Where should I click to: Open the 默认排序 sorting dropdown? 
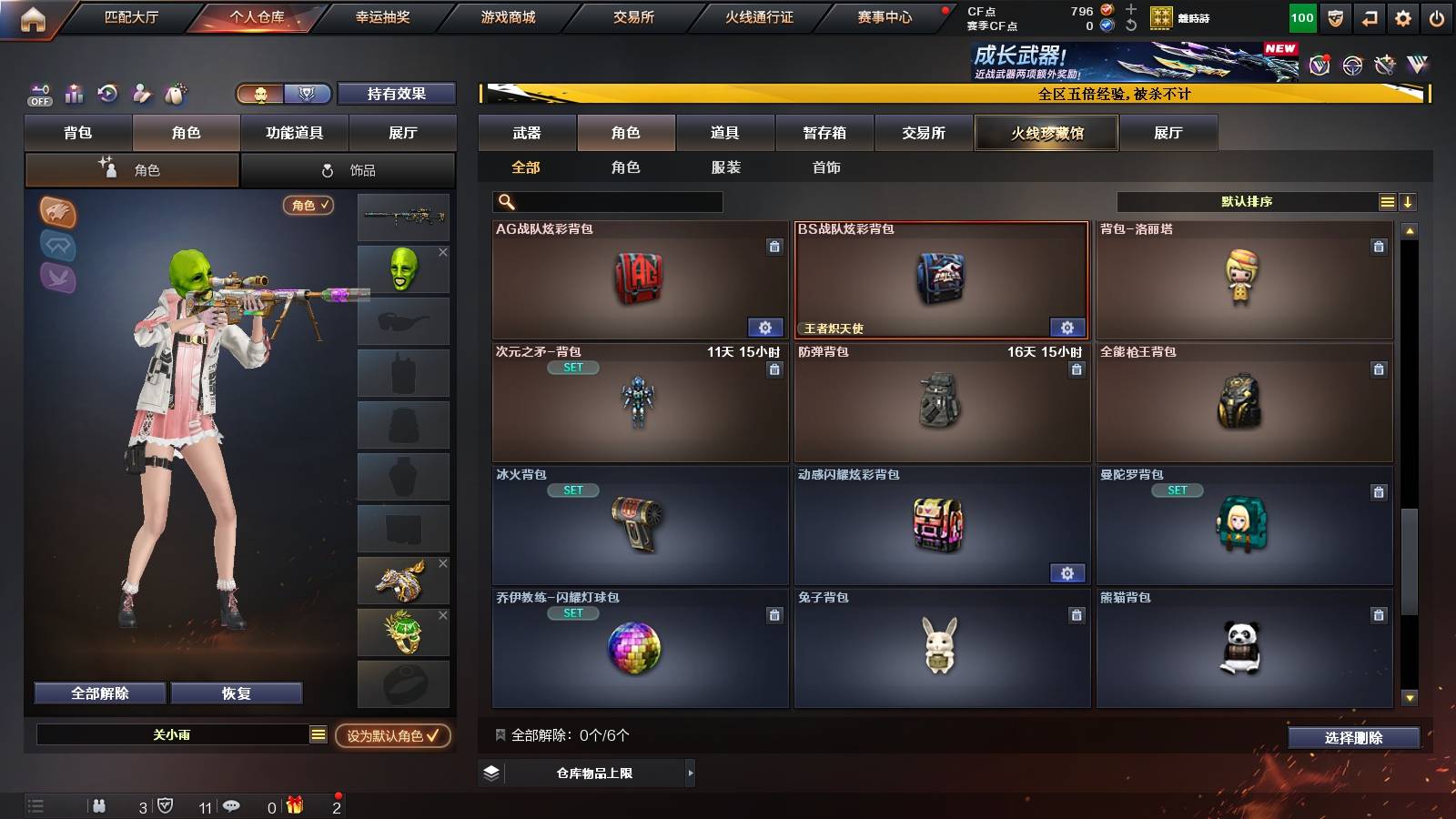[x=1247, y=201]
